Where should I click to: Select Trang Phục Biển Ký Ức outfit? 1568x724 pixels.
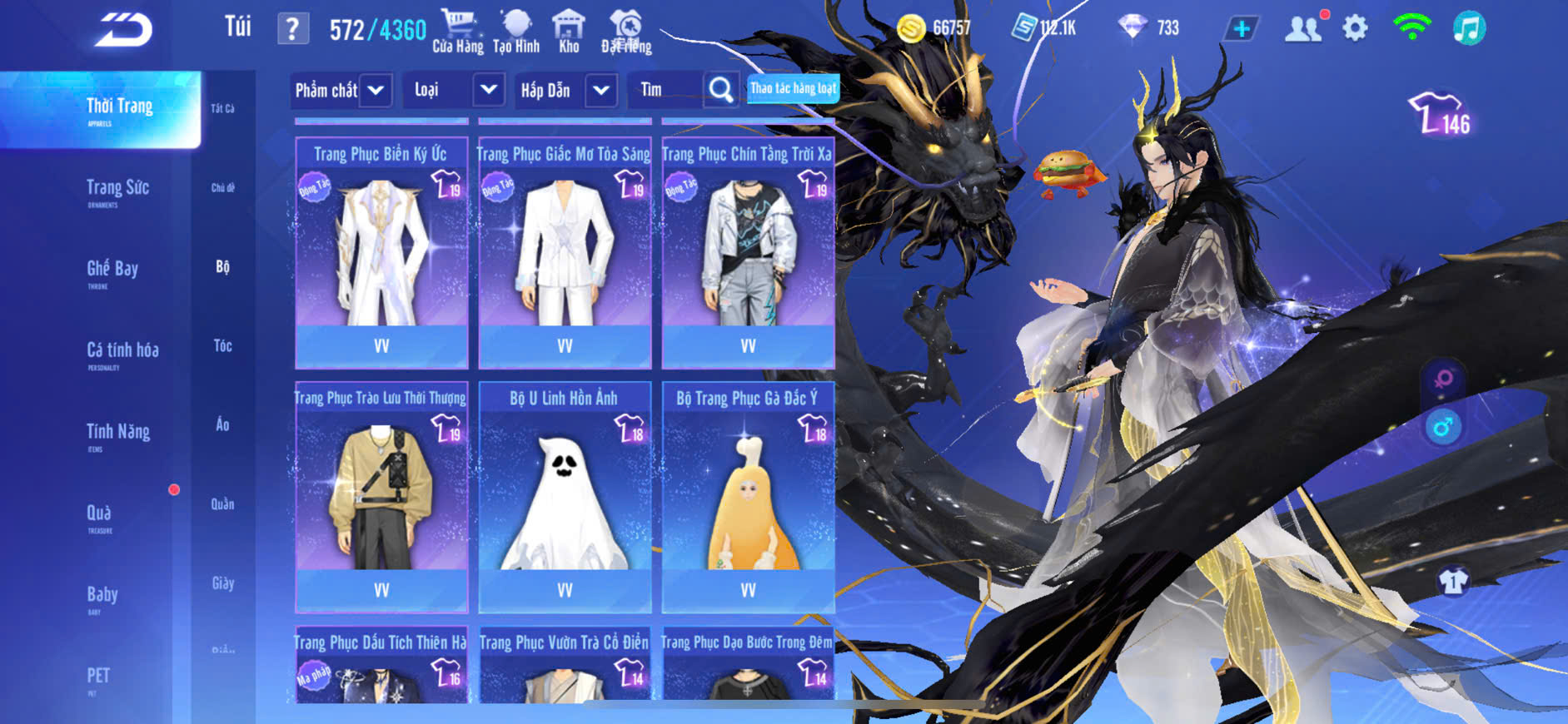click(381, 252)
